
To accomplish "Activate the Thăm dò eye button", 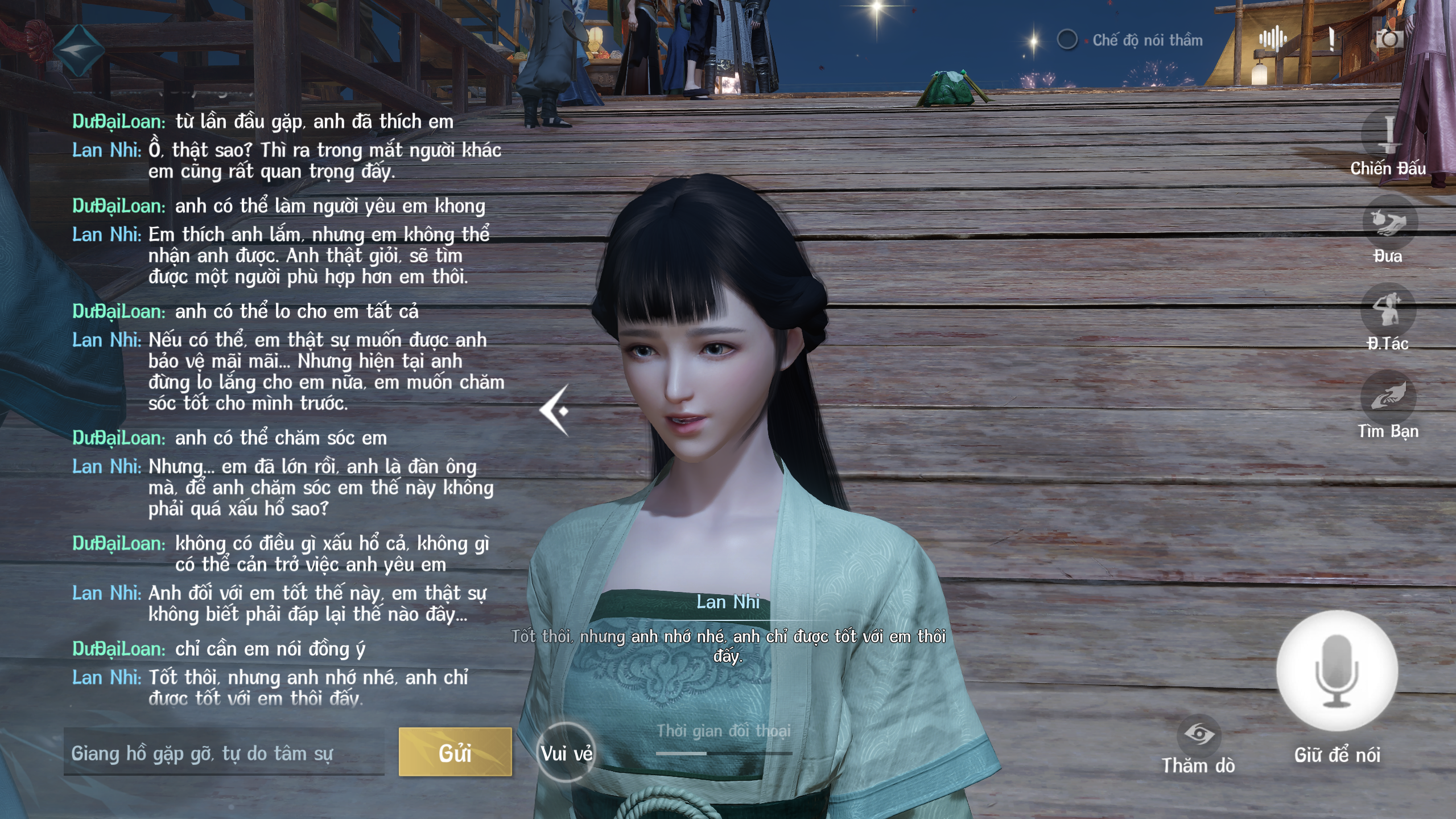I will [x=1198, y=735].
